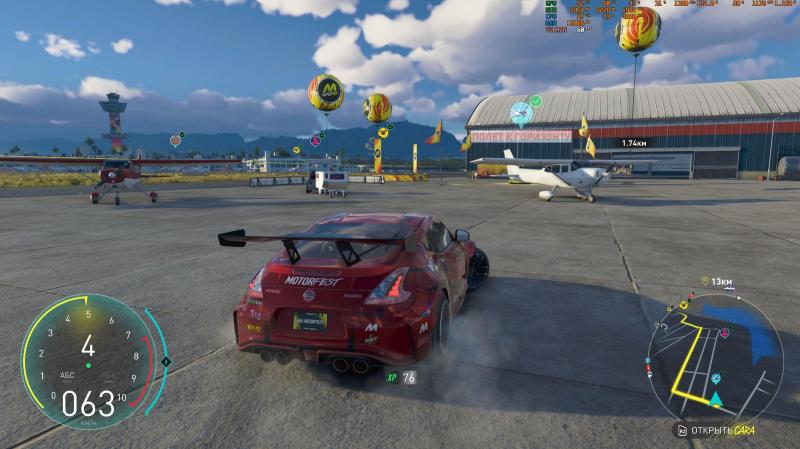800x449 pixels.
Task: Select the pink event marker floating over the airfield
Action: pos(315,141)
